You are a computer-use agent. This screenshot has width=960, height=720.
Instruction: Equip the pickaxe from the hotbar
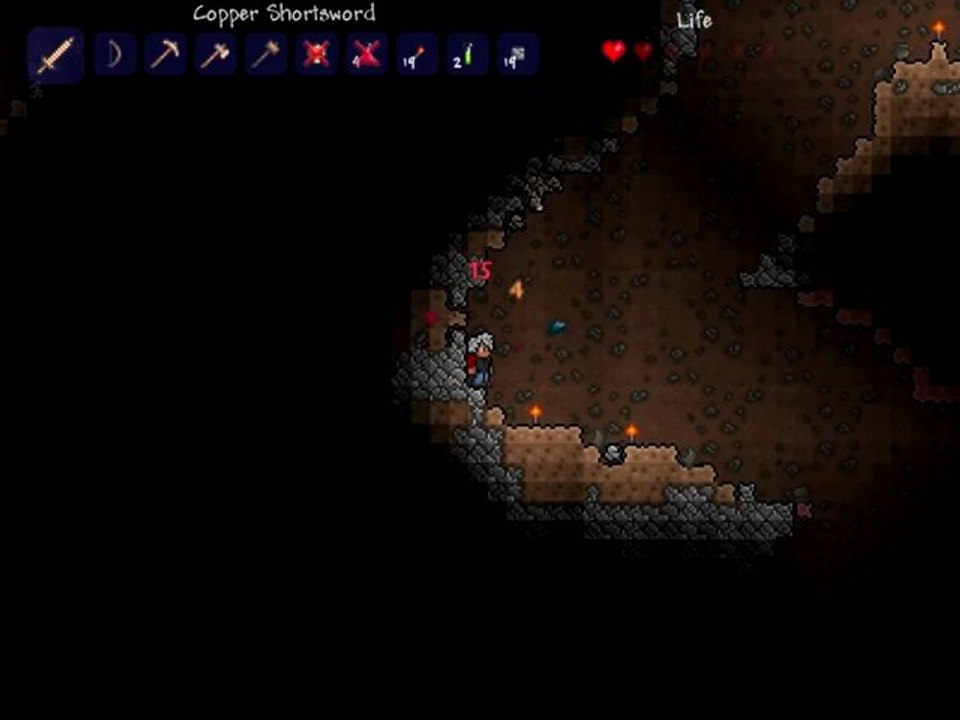pyautogui.click(x=165, y=54)
